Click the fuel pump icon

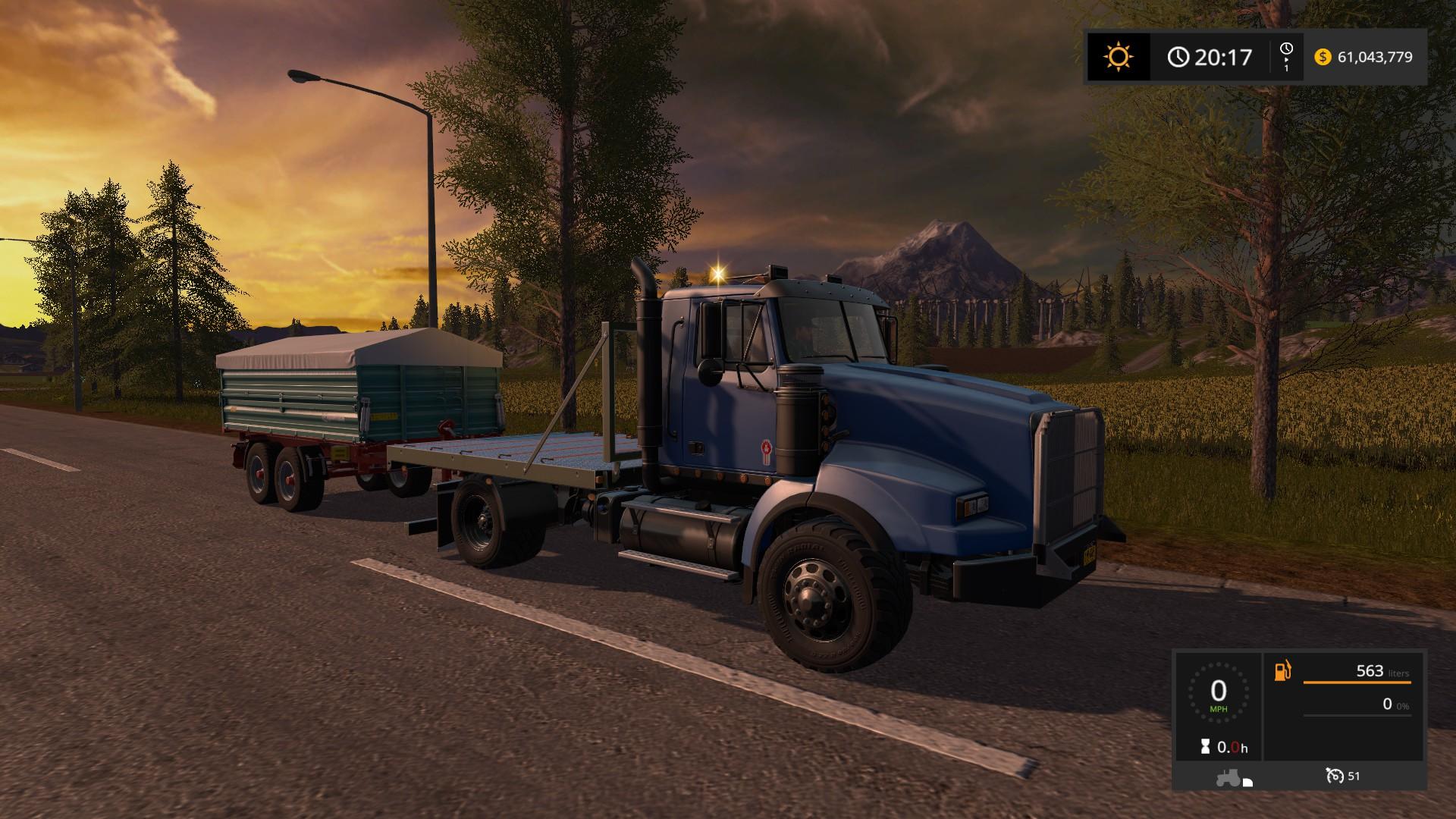click(x=1283, y=671)
